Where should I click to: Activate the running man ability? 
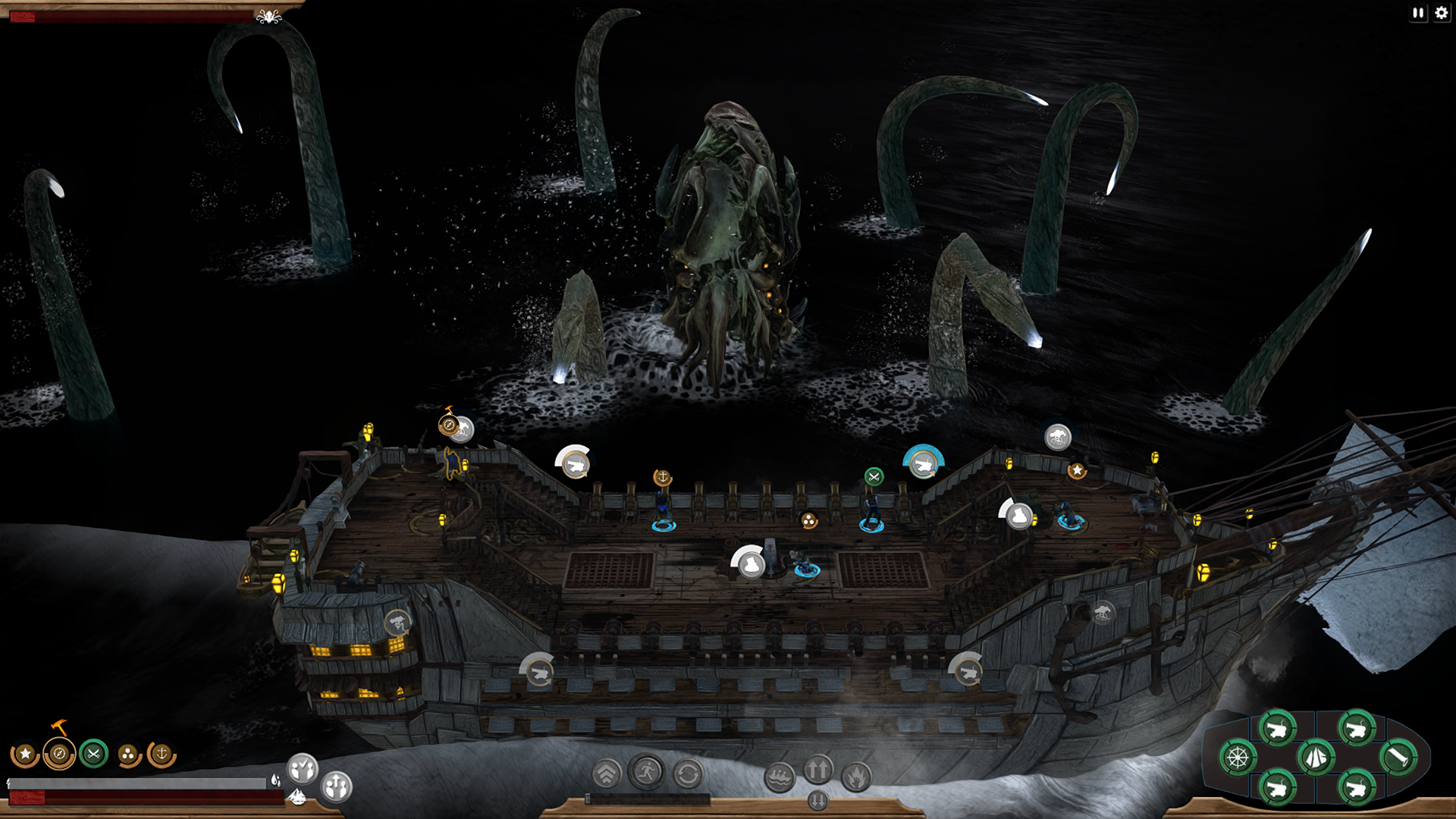(647, 773)
